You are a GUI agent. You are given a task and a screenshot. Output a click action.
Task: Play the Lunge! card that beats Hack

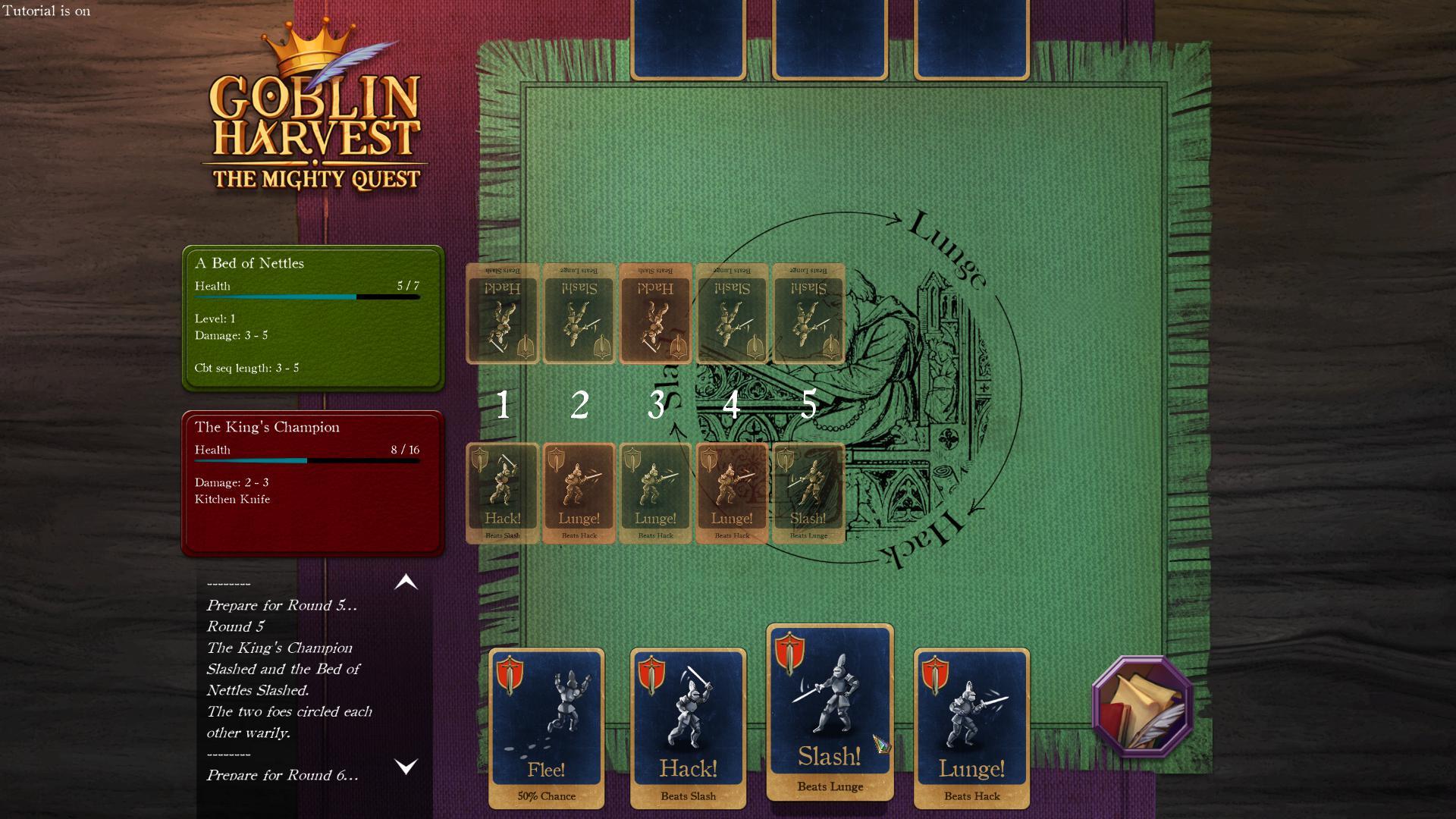coord(971,724)
